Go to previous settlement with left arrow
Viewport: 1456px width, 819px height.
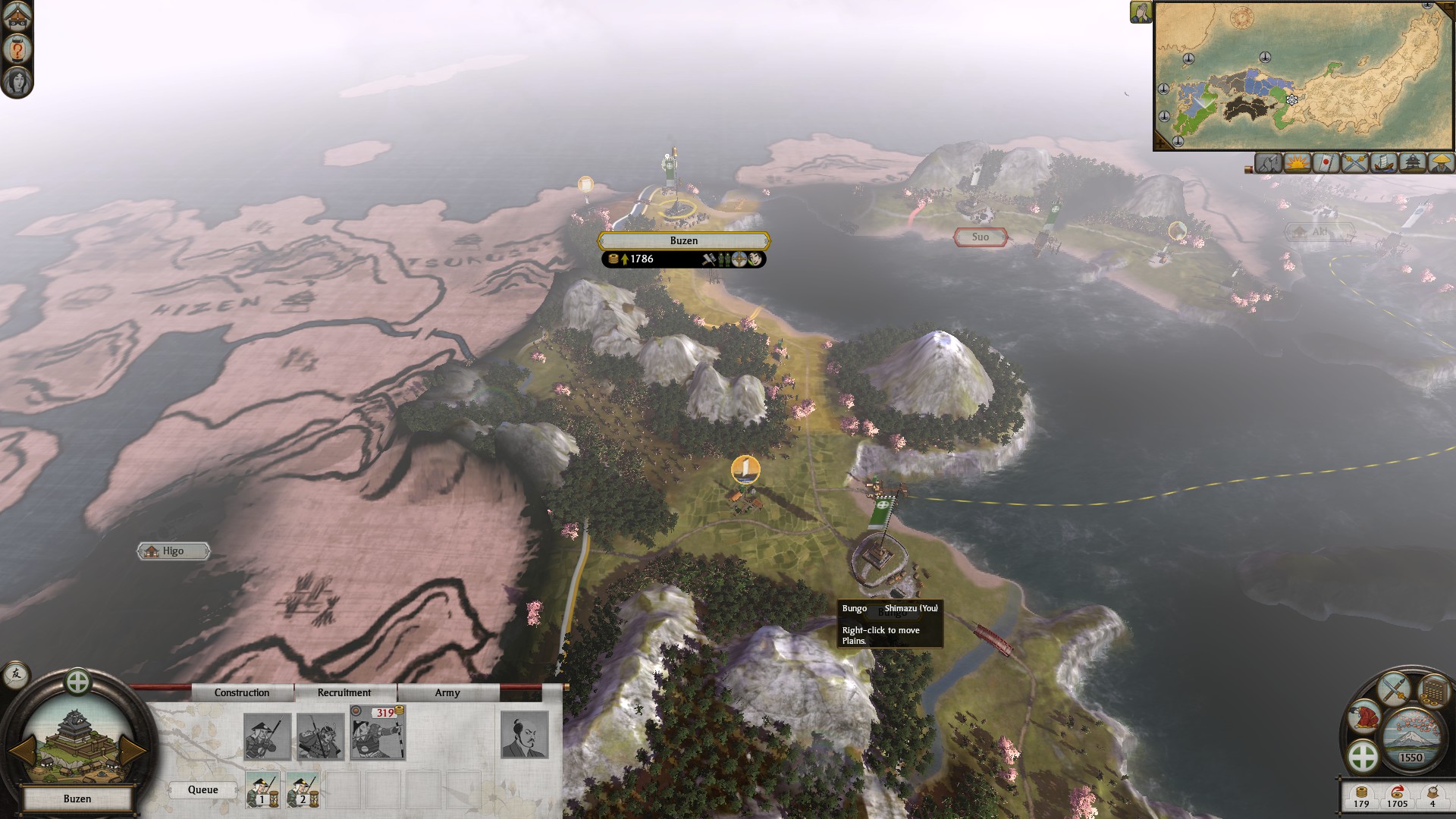[x=20, y=750]
